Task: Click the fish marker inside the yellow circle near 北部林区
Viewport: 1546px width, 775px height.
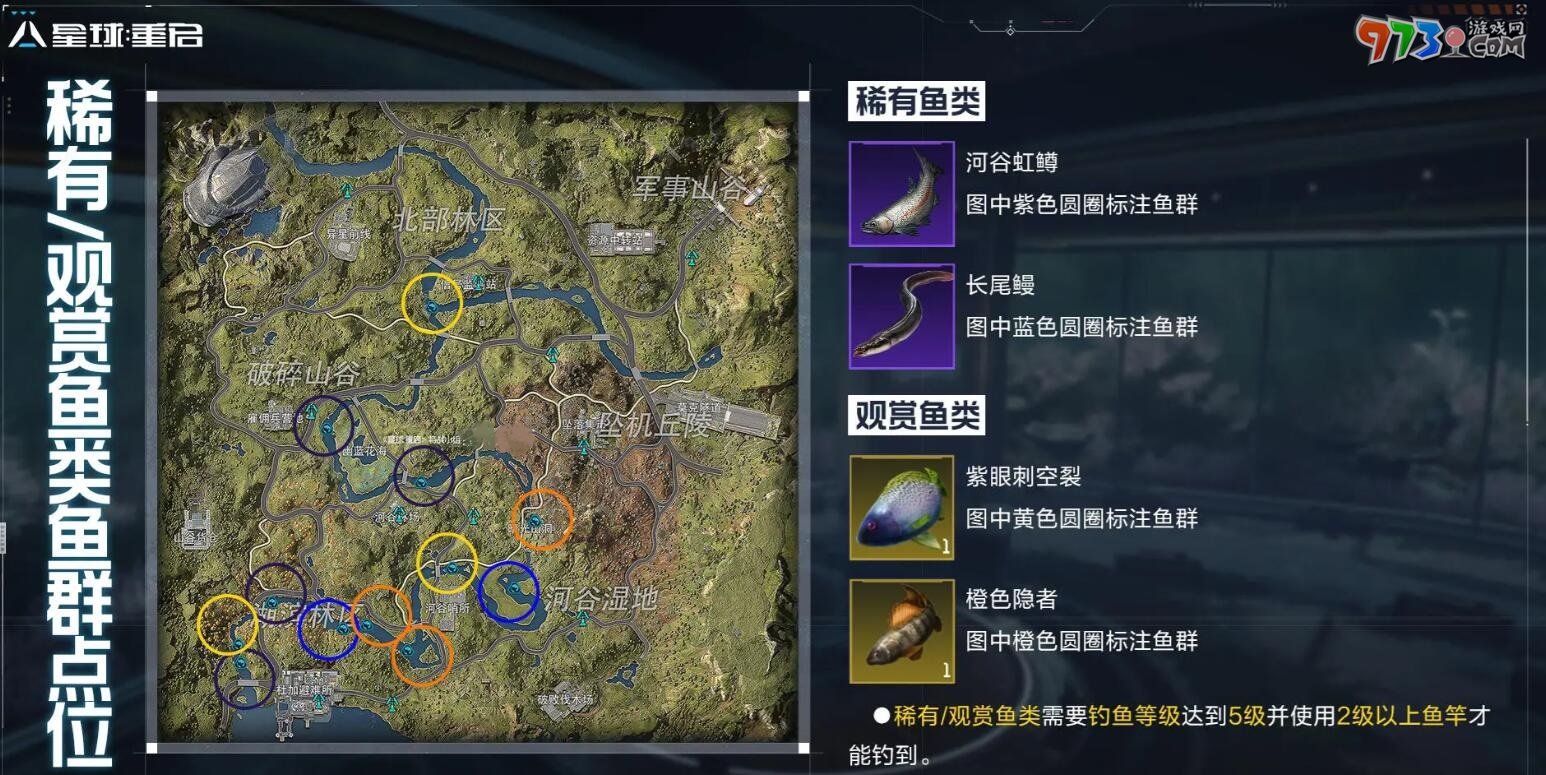Action: pyautogui.click(x=432, y=307)
